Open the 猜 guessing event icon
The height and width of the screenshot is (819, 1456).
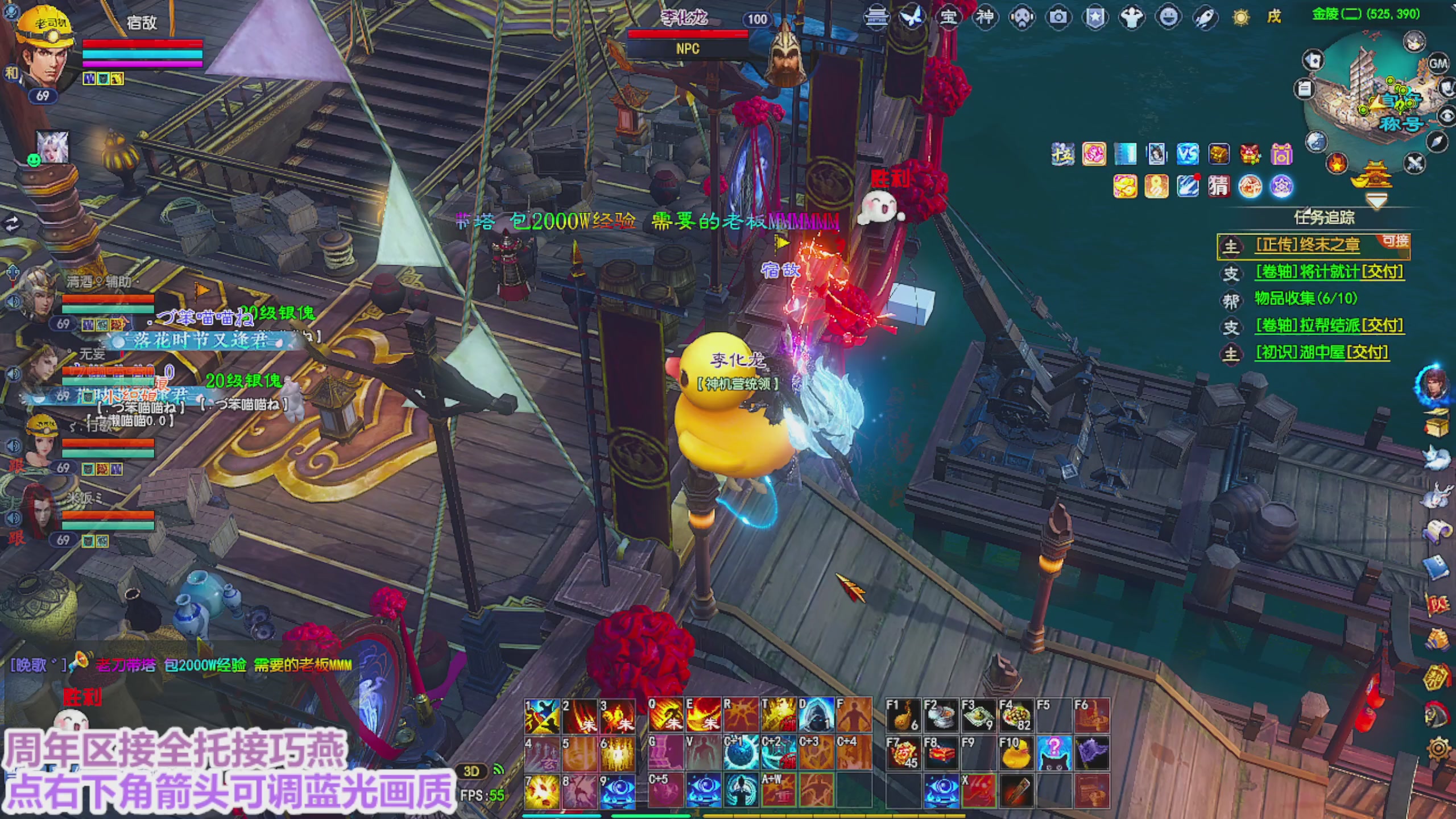click(x=1218, y=186)
